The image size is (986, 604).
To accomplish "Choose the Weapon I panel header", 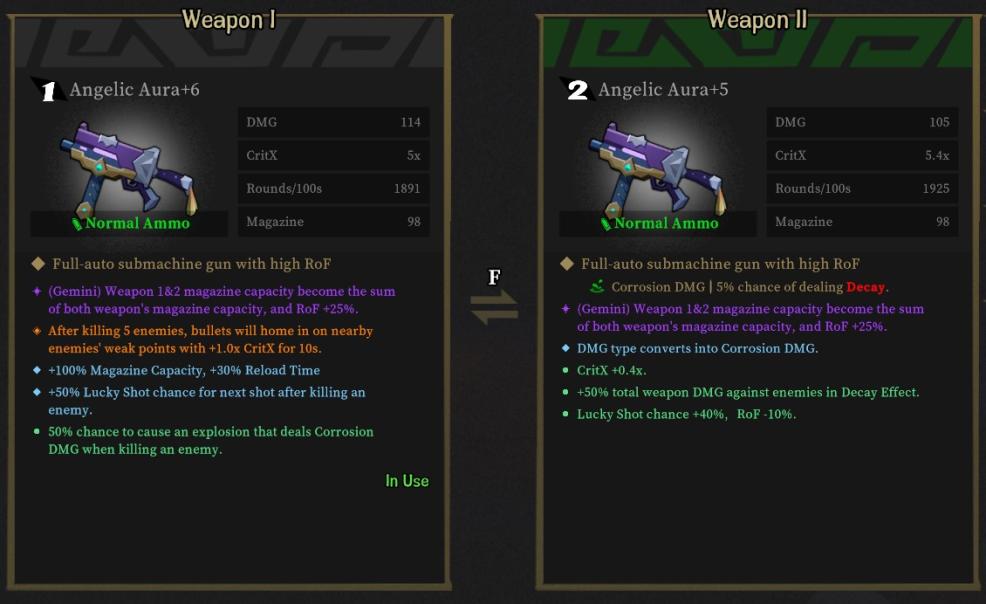I will [x=228, y=19].
